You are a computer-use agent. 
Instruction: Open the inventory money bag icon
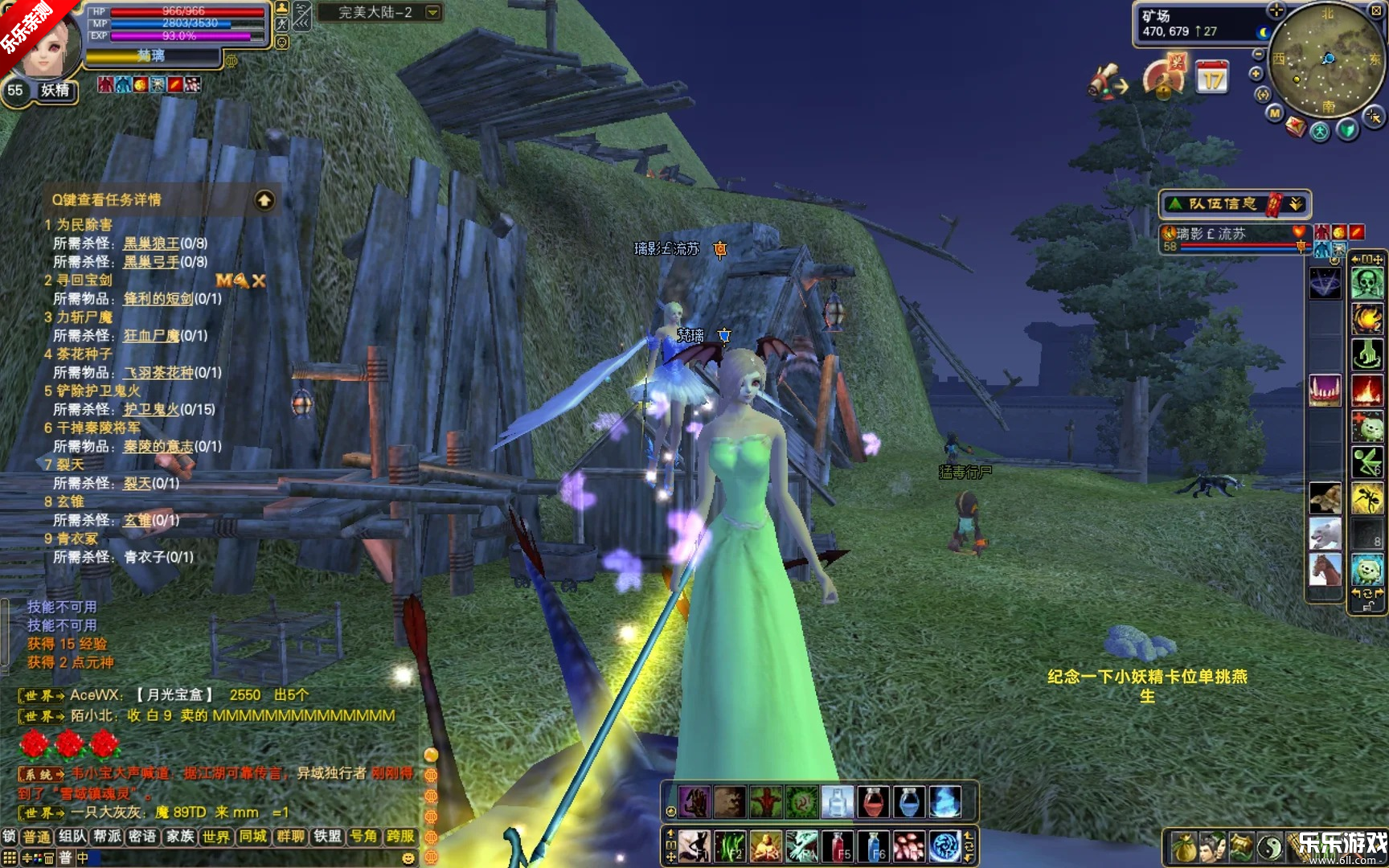(x=1183, y=847)
